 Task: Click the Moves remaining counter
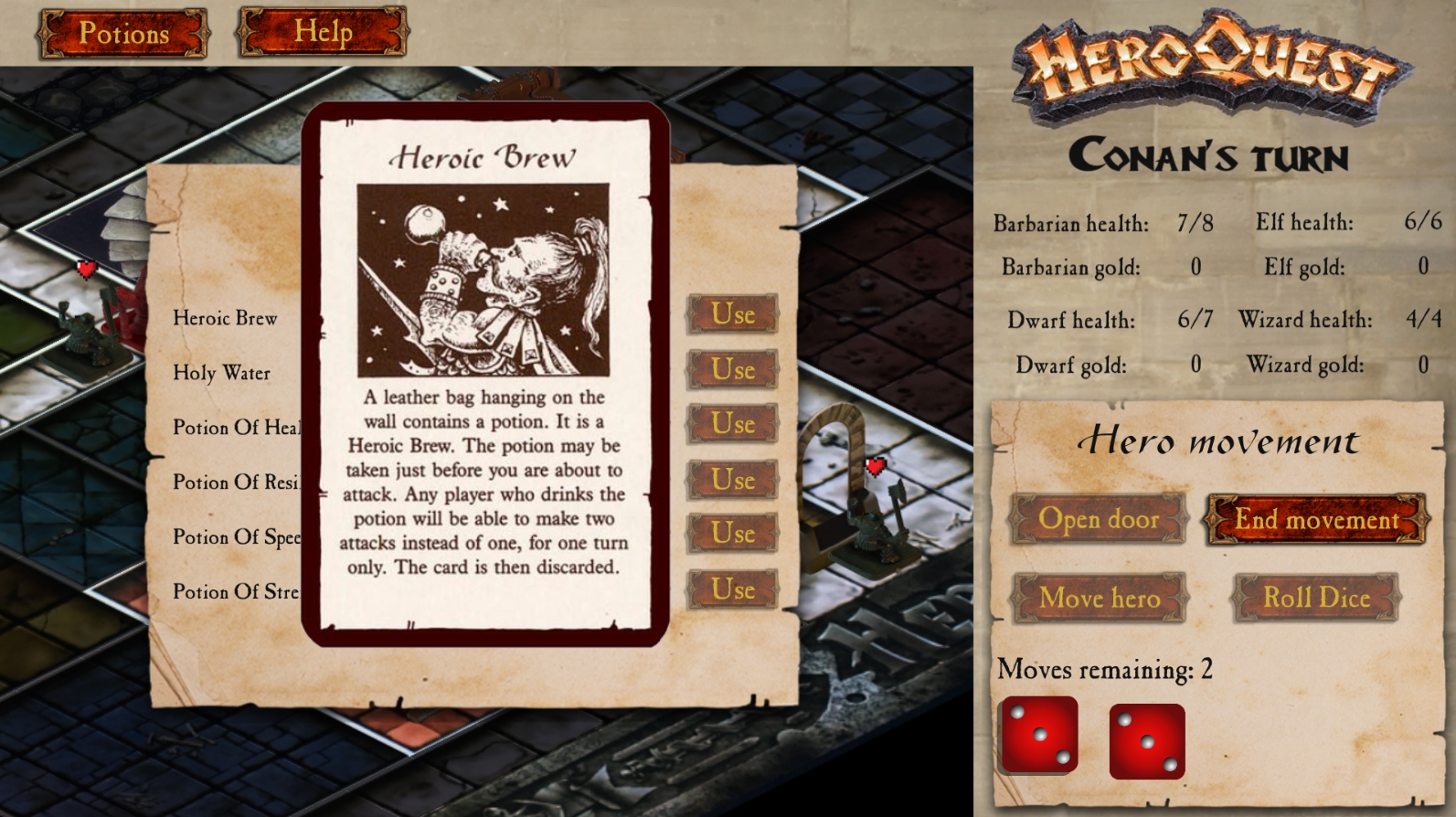click(1105, 670)
